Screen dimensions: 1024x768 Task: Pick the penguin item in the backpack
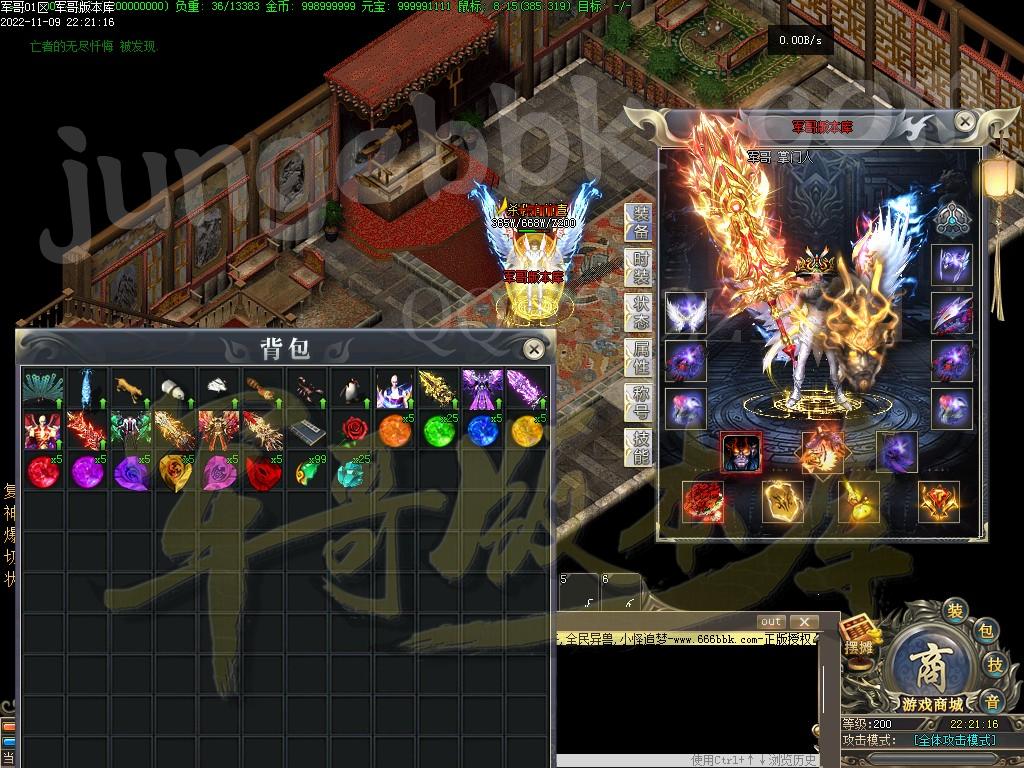[x=346, y=389]
